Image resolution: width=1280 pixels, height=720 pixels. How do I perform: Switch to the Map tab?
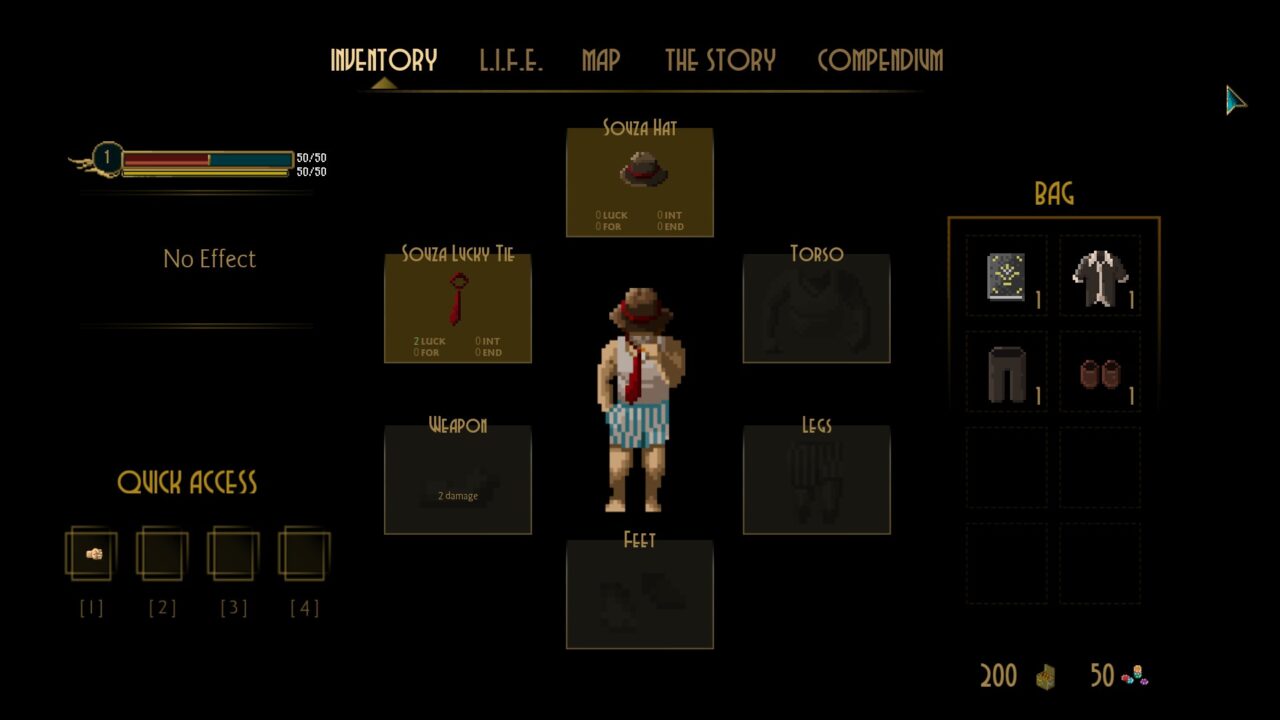coord(601,60)
